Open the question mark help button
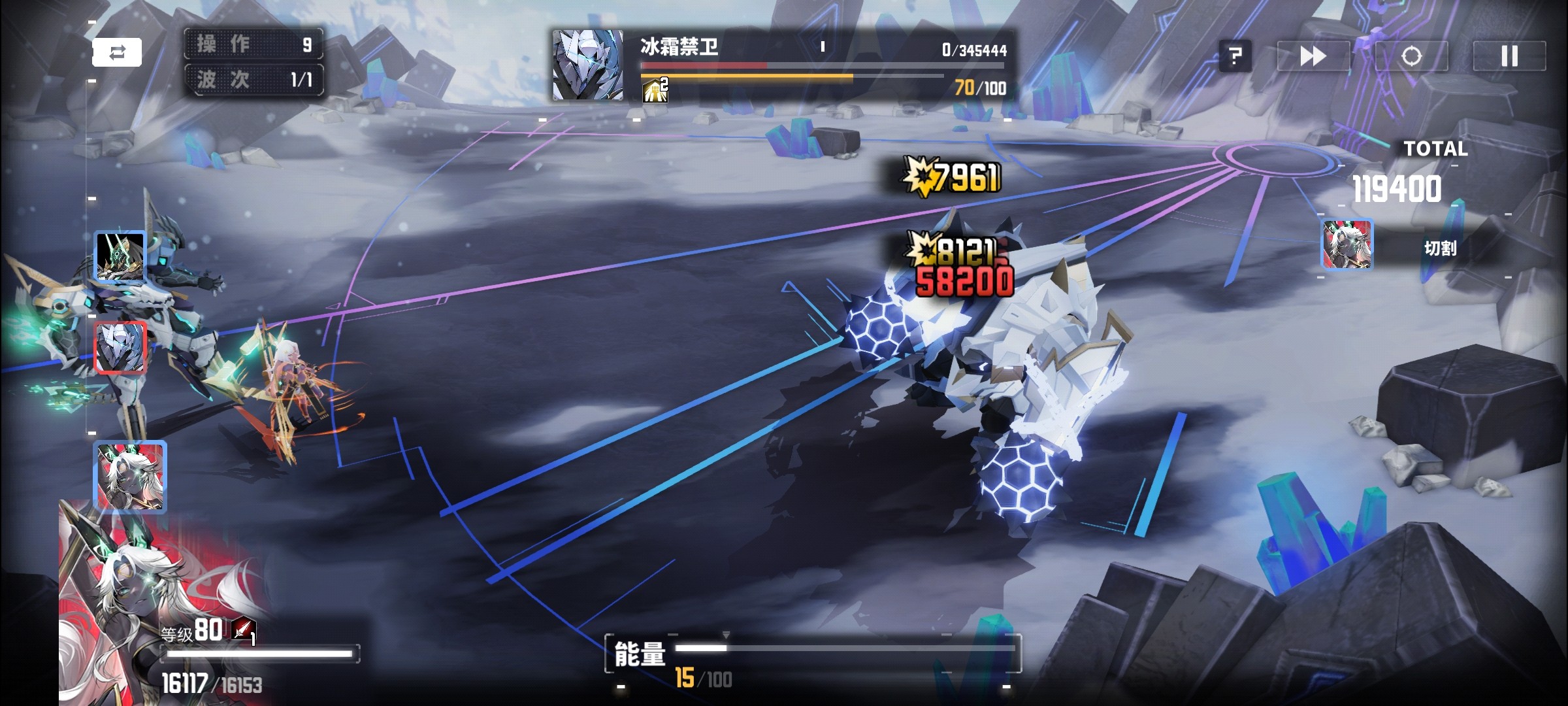 (x=1235, y=56)
